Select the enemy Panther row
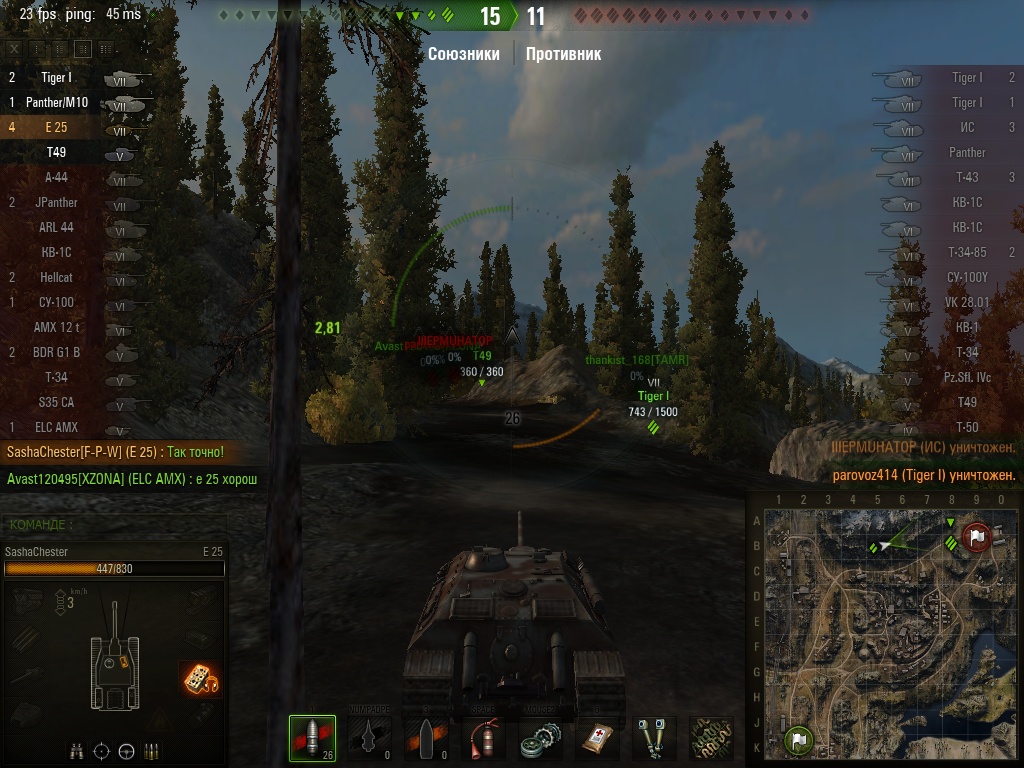Image resolution: width=1024 pixels, height=768 pixels. (x=966, y=153)
